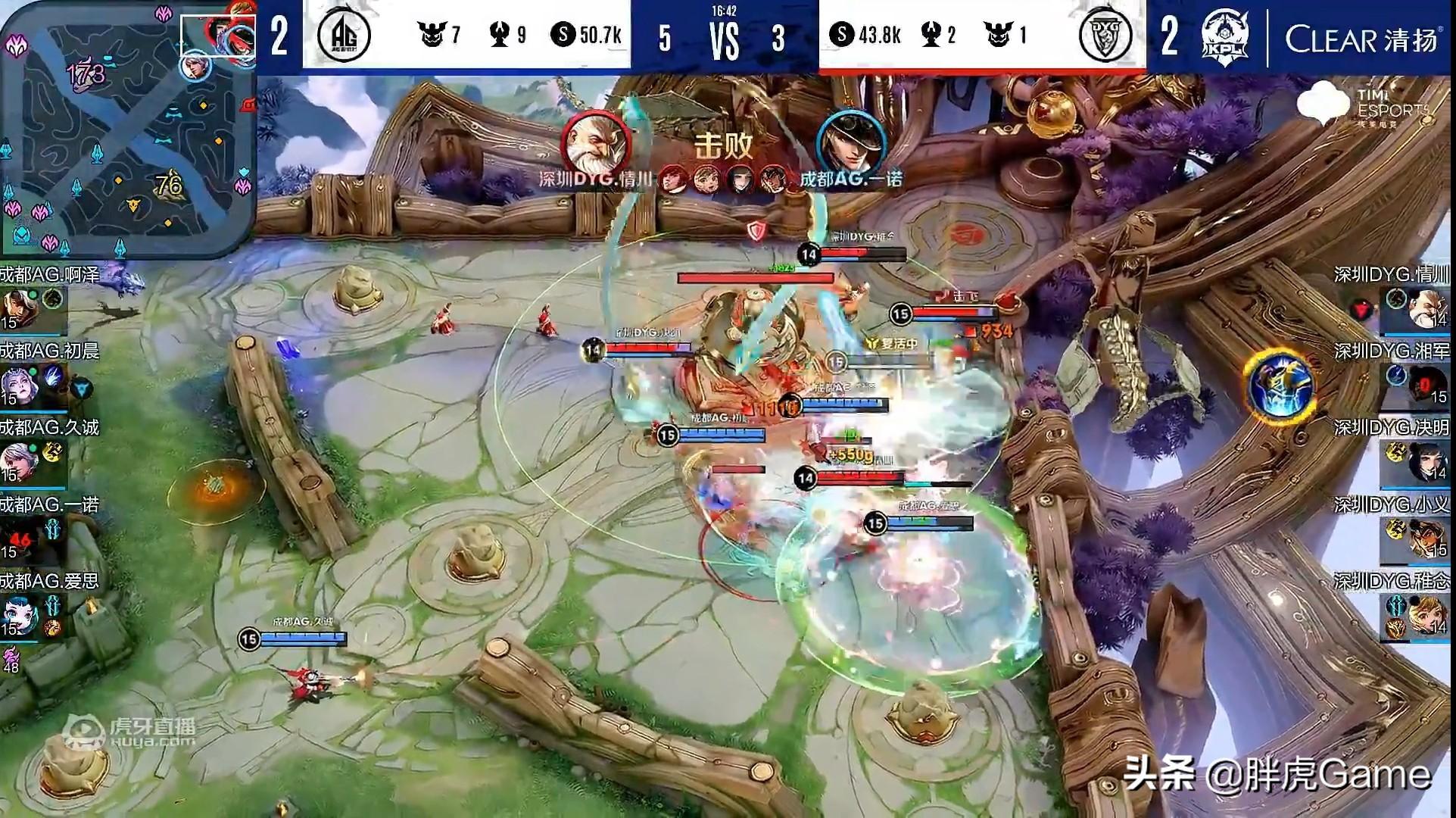Select 深圳DYG.小义 player portrait

(1426, 538)
